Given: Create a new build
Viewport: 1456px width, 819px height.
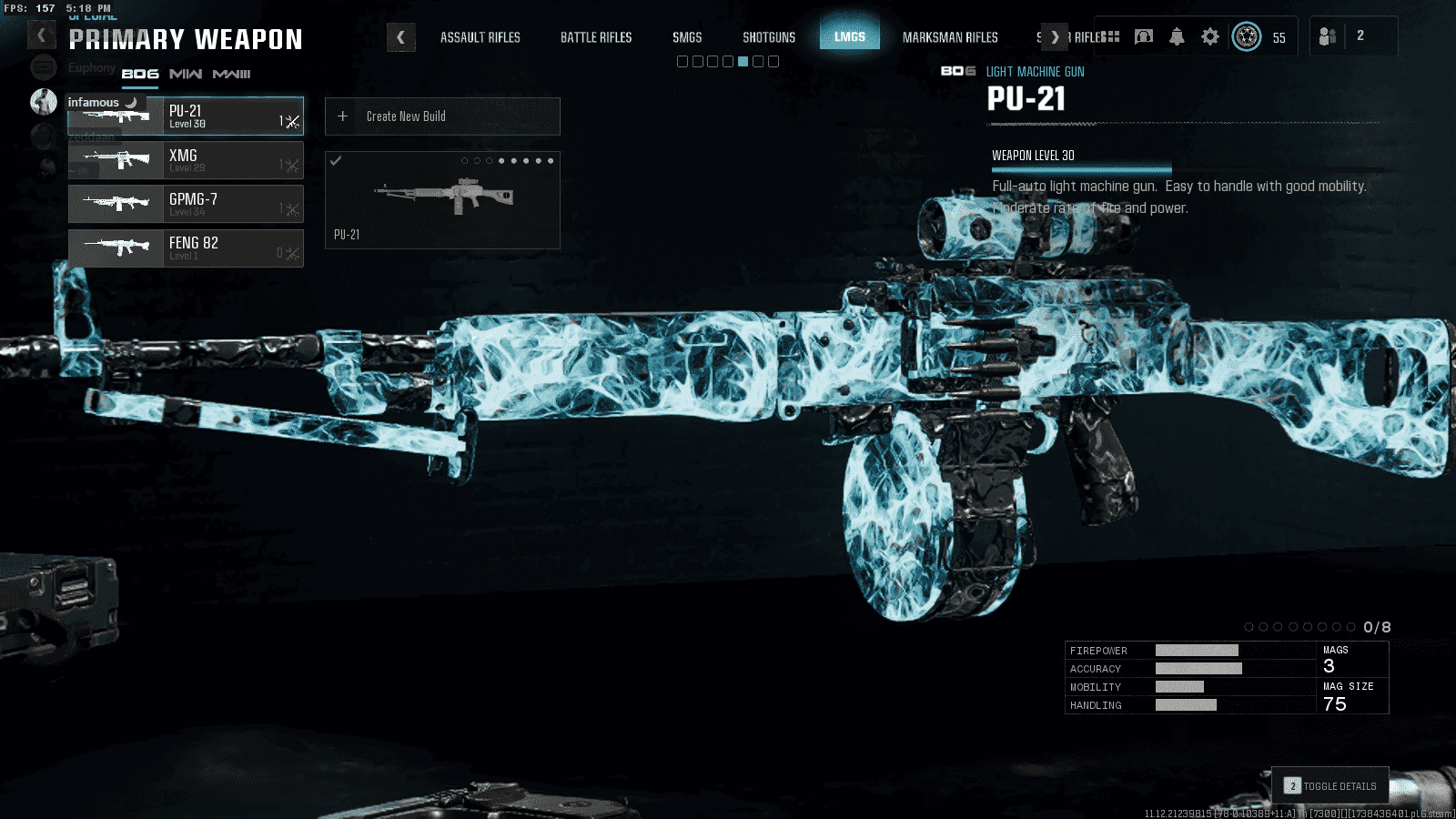Looking at the screenshot, I should (x=442, y=116).
